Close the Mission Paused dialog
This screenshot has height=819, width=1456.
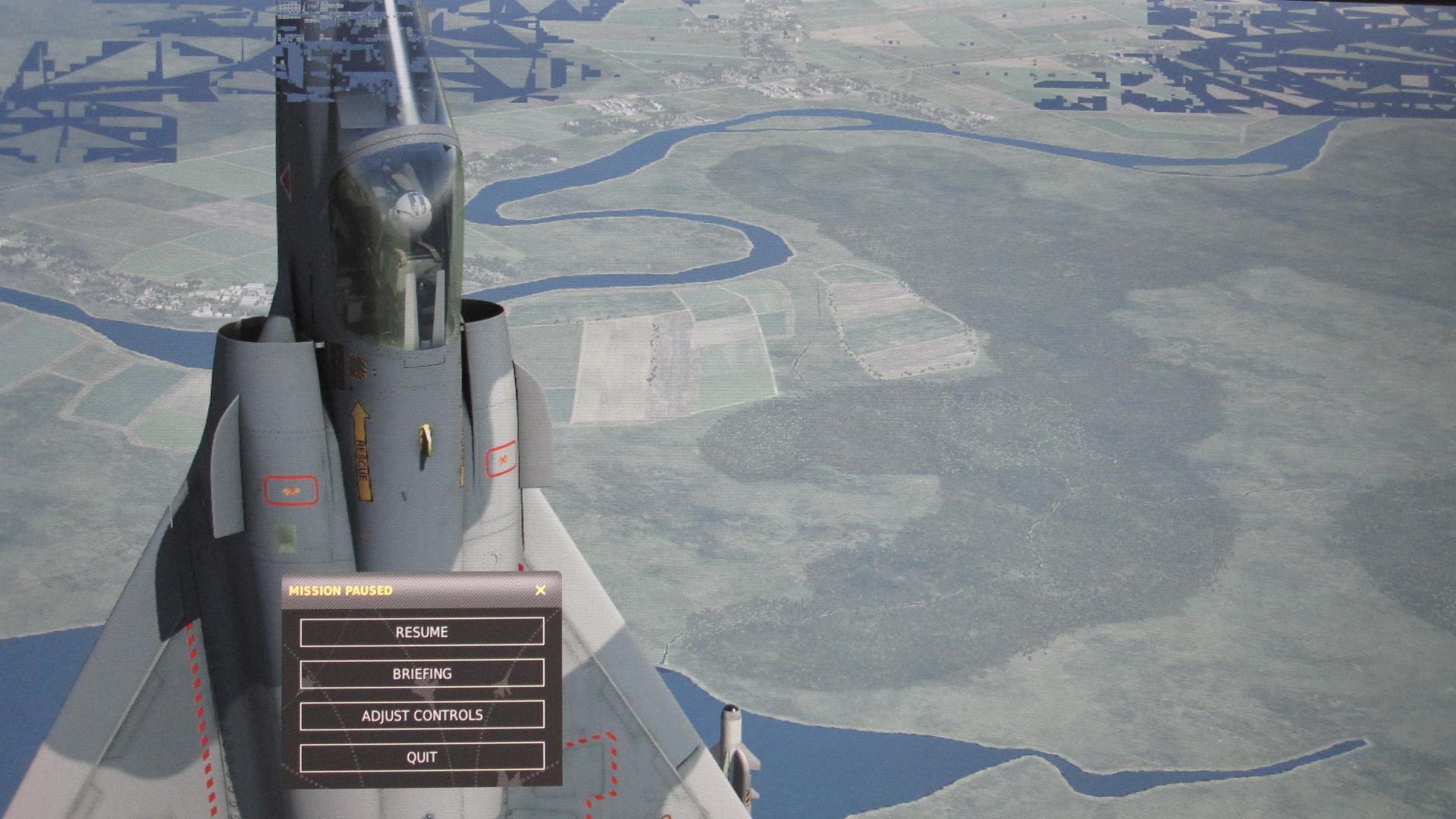point(540,590)
